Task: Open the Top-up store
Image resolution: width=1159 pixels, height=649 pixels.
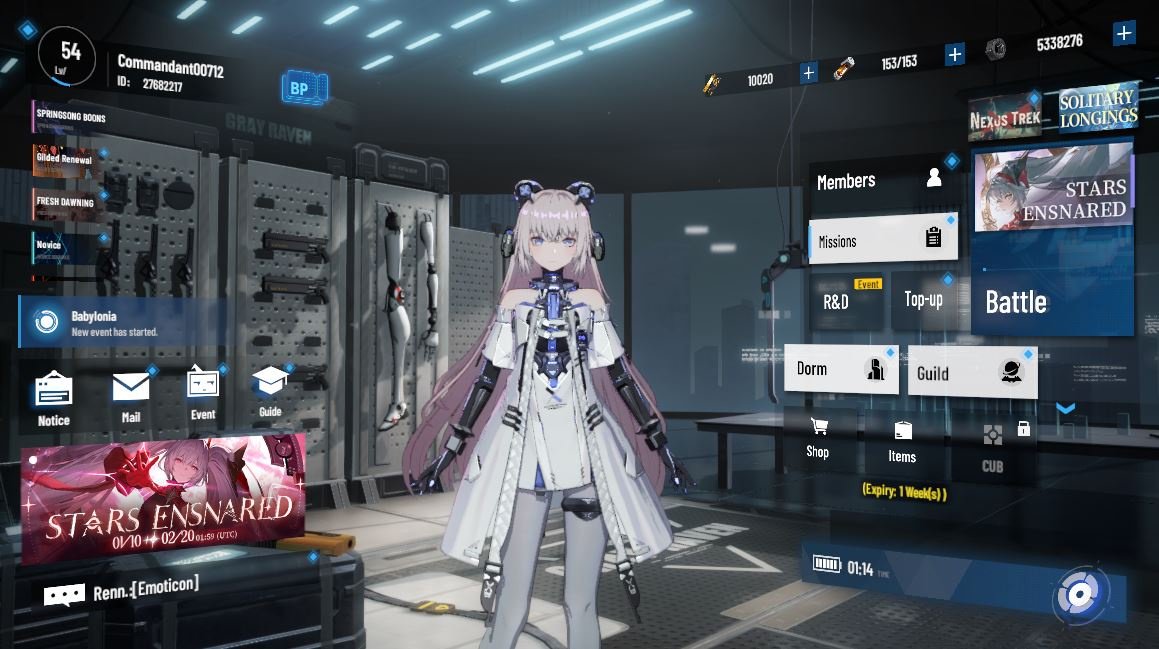Action: tap(924, 299)
